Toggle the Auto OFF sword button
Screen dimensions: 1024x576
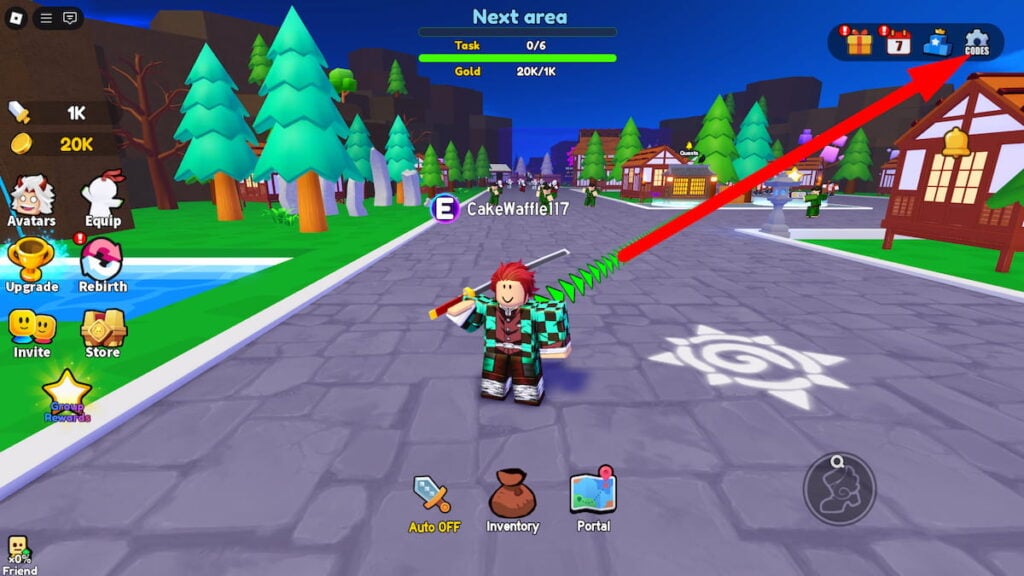(x=434, y=503)
